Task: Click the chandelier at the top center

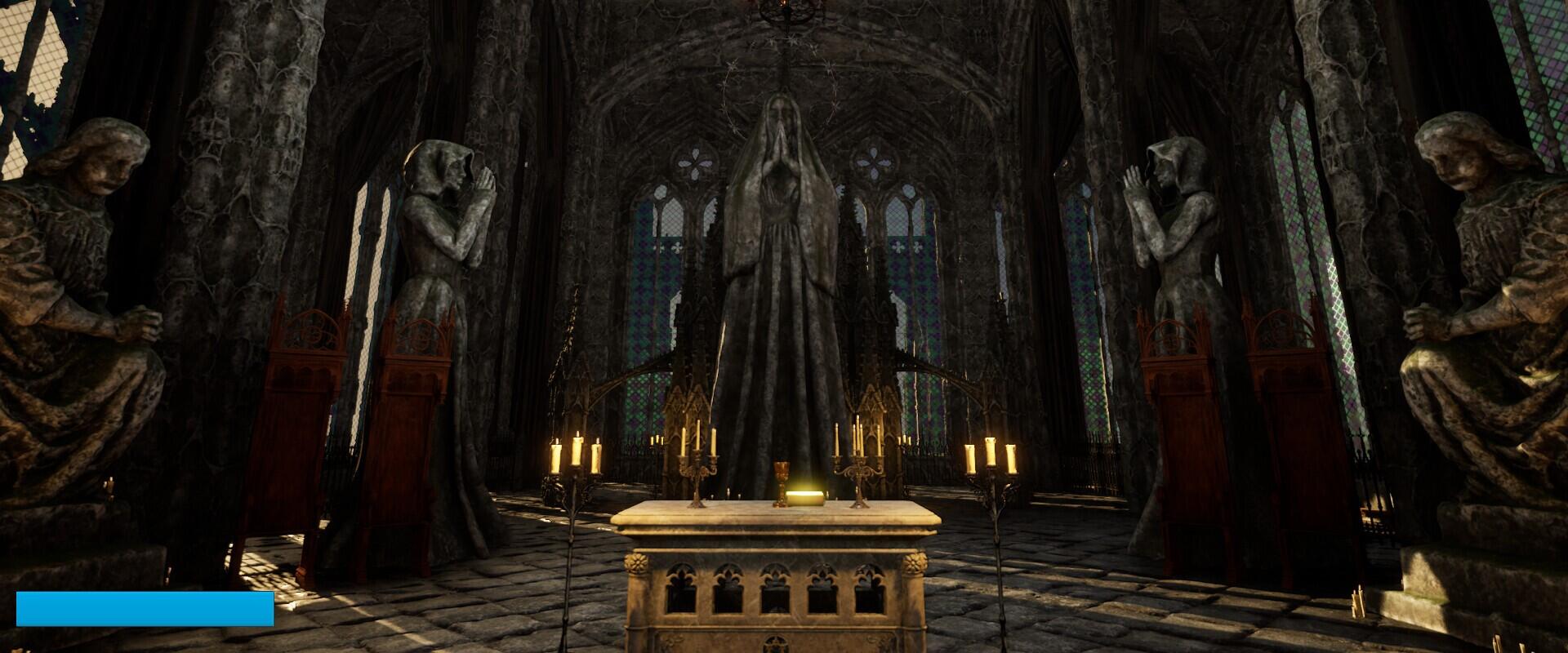Action: (x=786, y=10)
